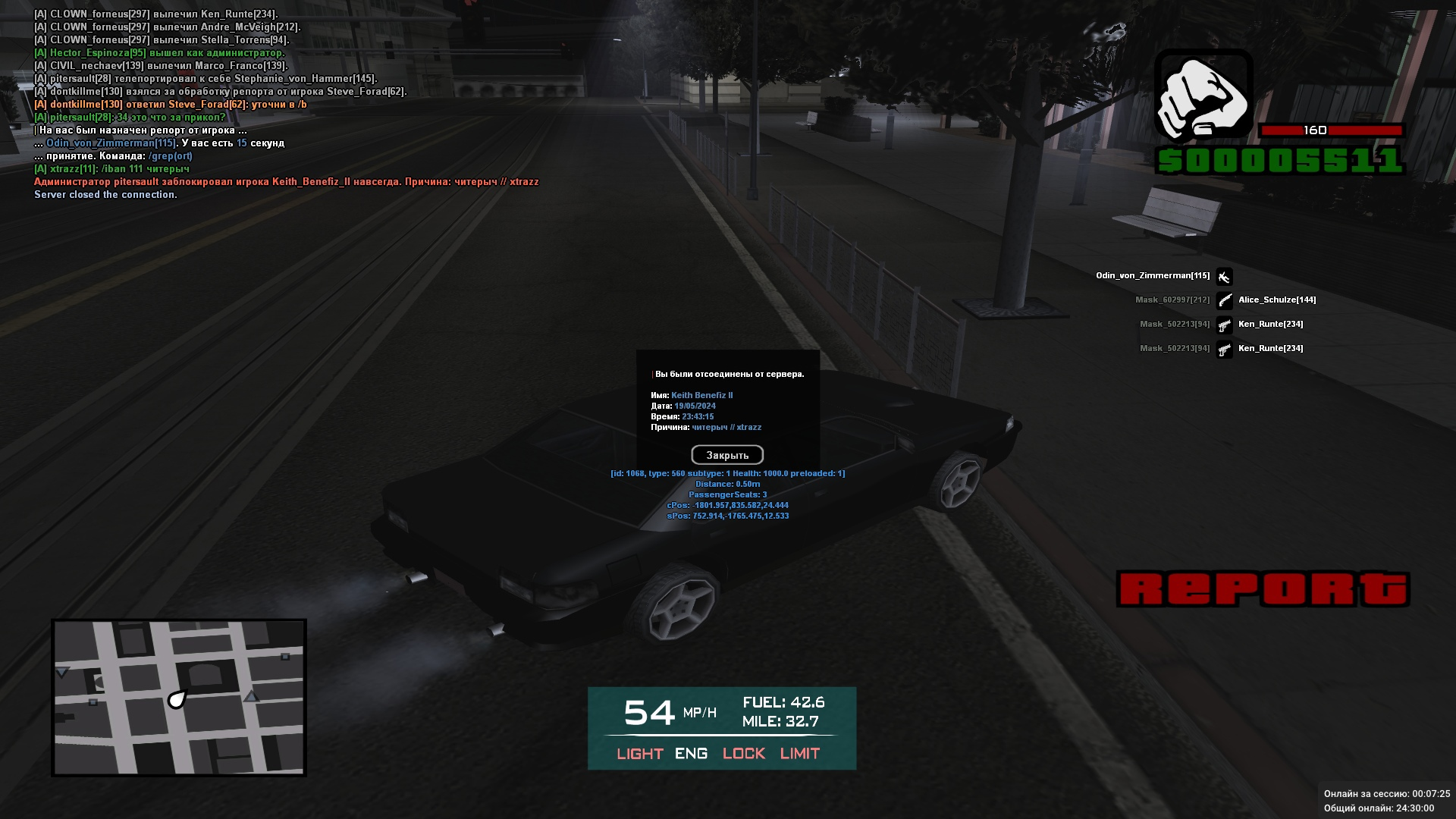Select Alice_Schulze kill feed row
The height and width of the screenshot is (819, 1456).
point(1277,300)
